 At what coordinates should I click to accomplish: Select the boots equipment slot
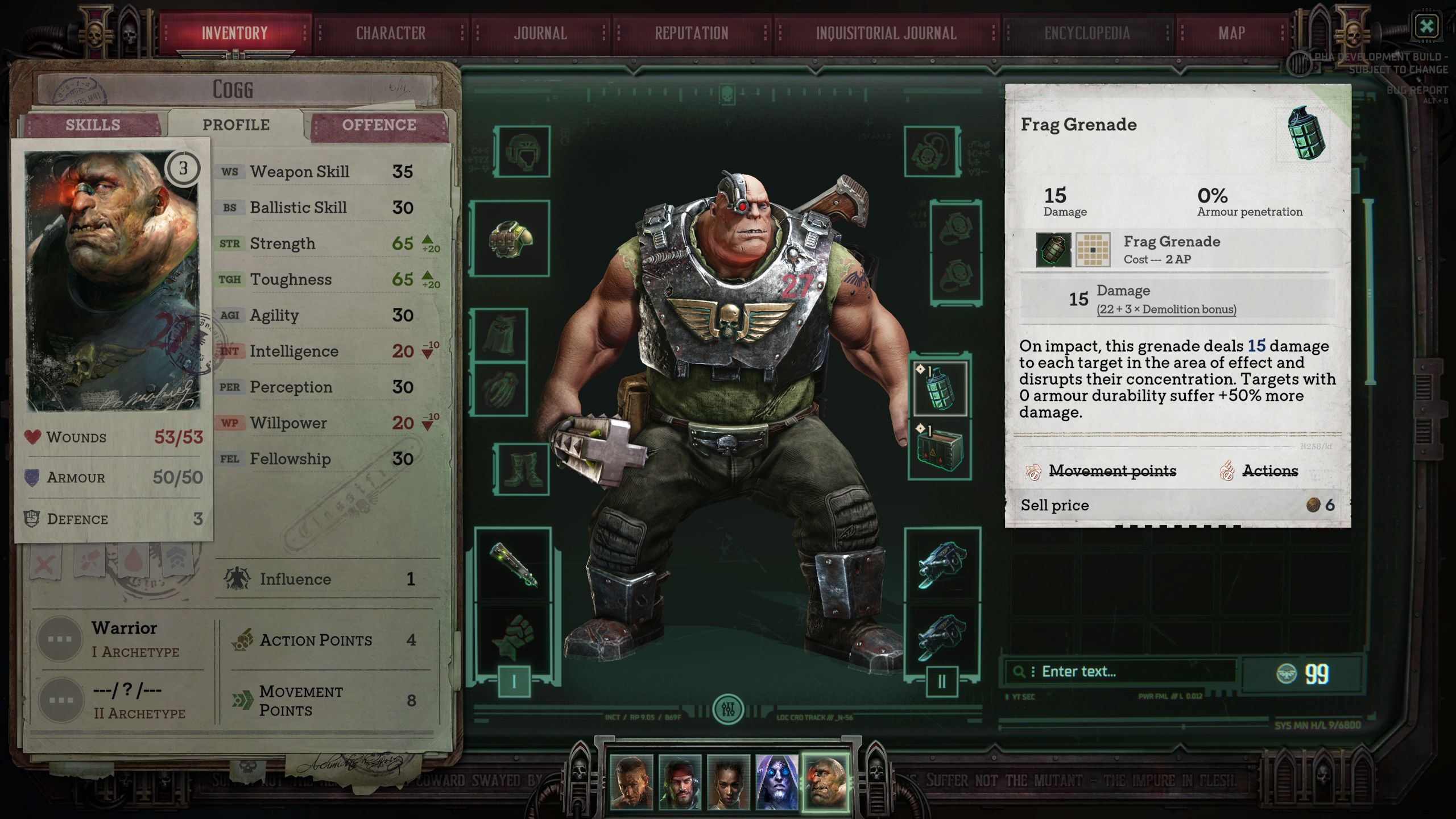point(523,470)
